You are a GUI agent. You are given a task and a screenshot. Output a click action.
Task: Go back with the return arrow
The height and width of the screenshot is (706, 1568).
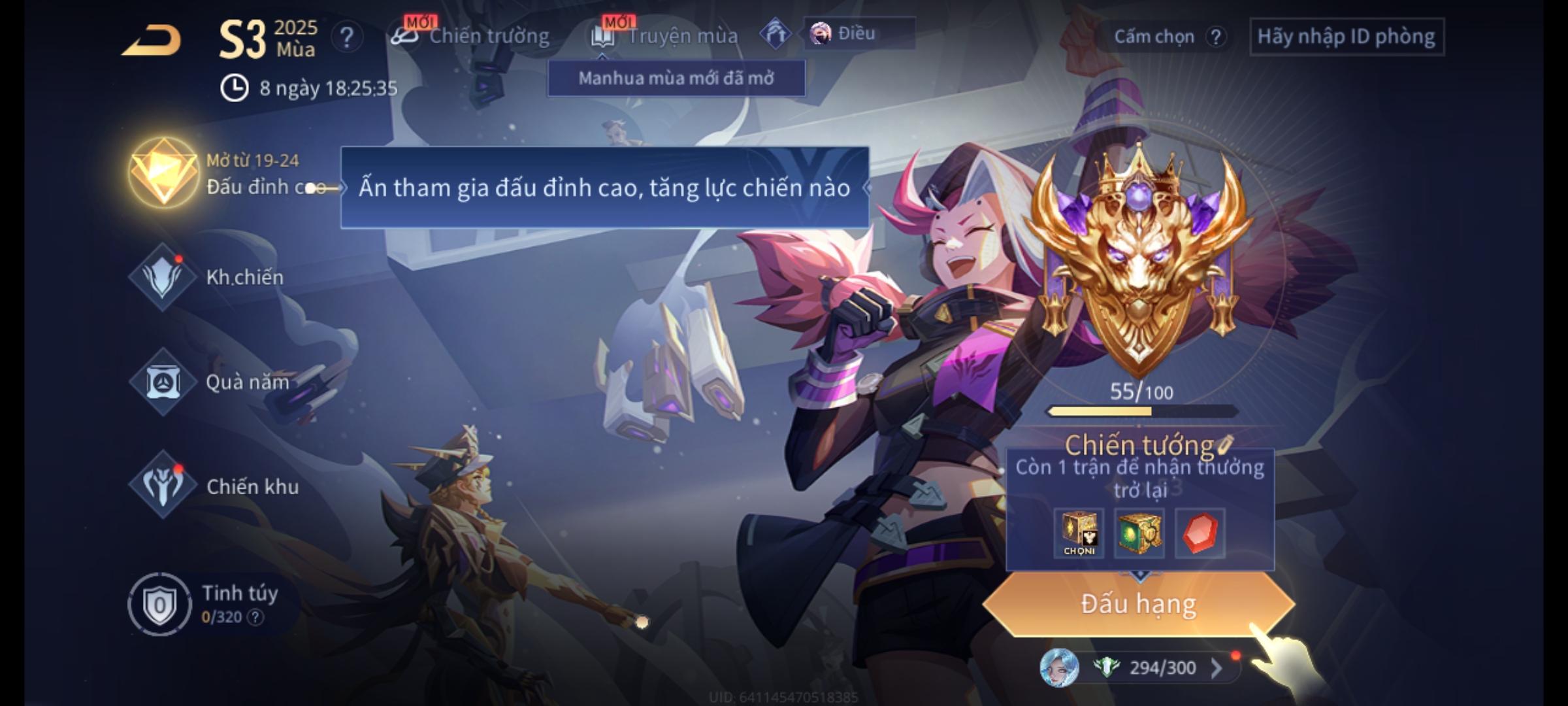[x=152, y=41]
